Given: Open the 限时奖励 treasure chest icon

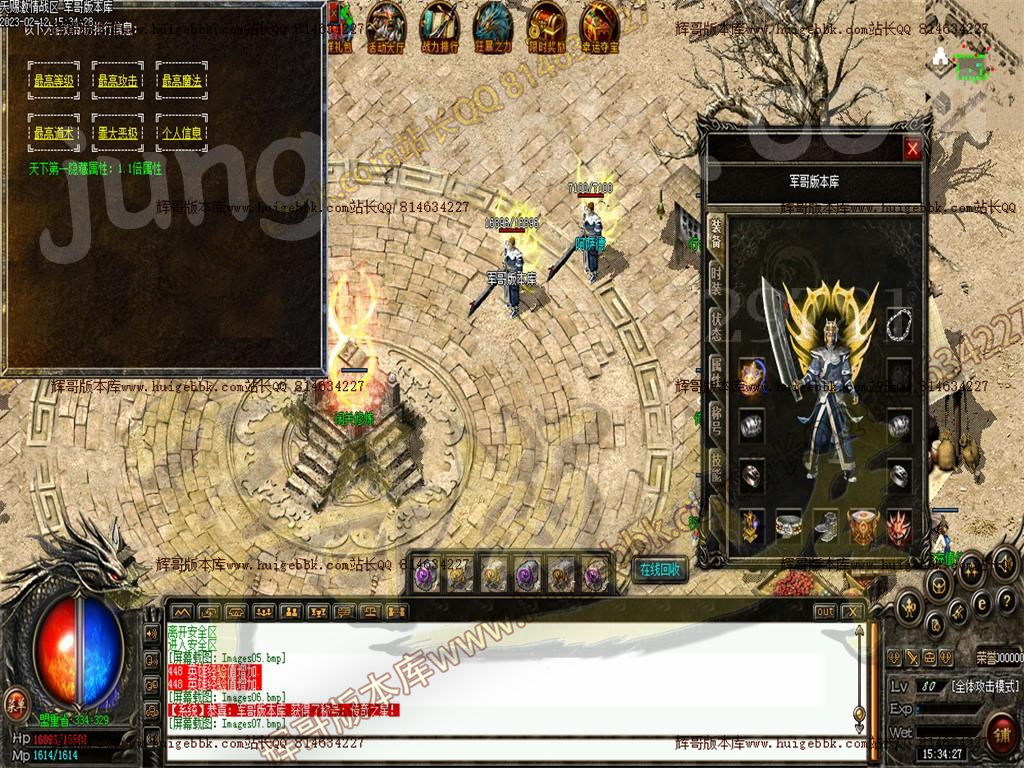Looking at the screenshot, I should click(x=546, y=25).
